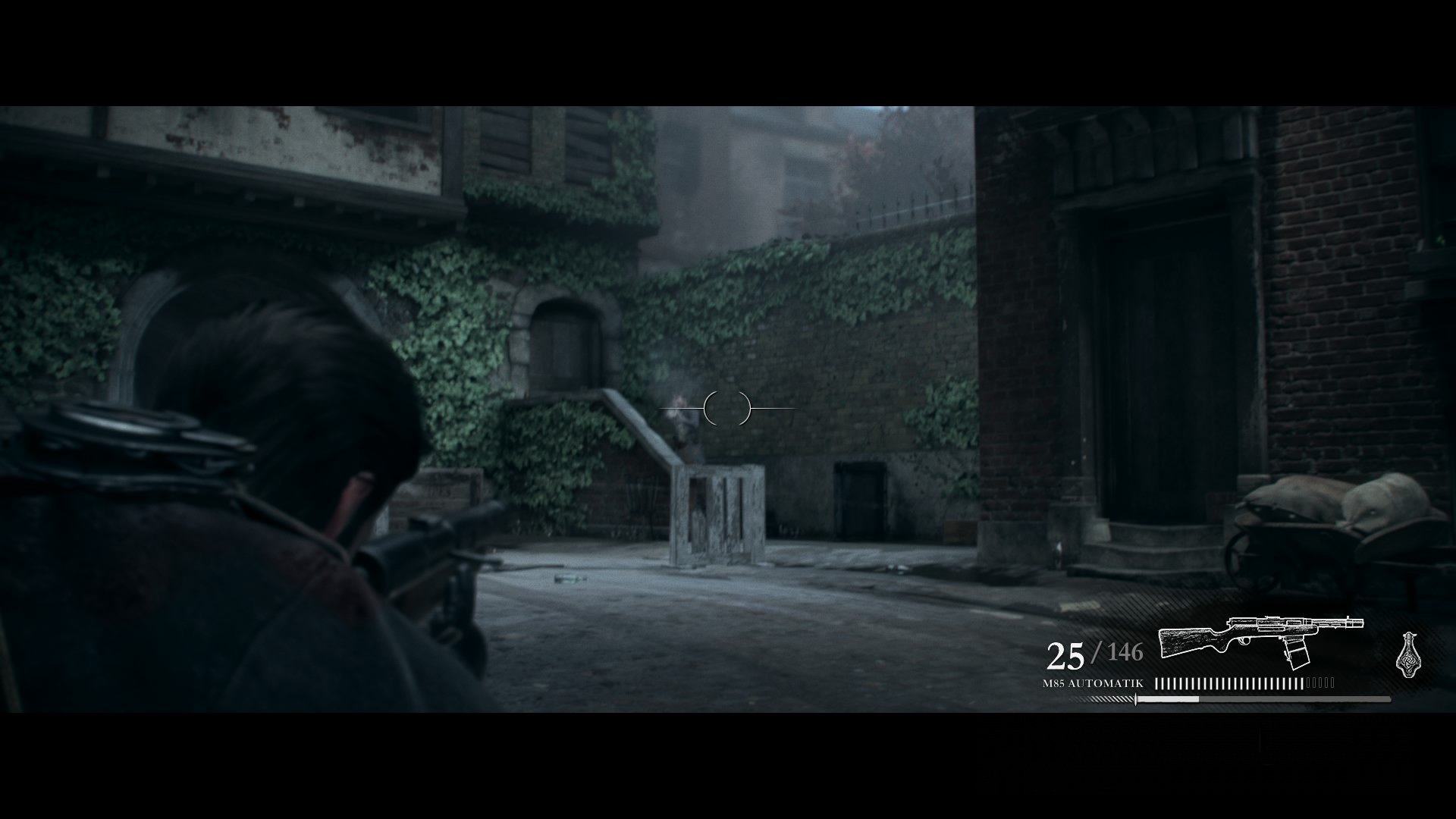Click the partially filled health bar
Viewport: 1456px width, 819px height.
(x=1168, y=699)
